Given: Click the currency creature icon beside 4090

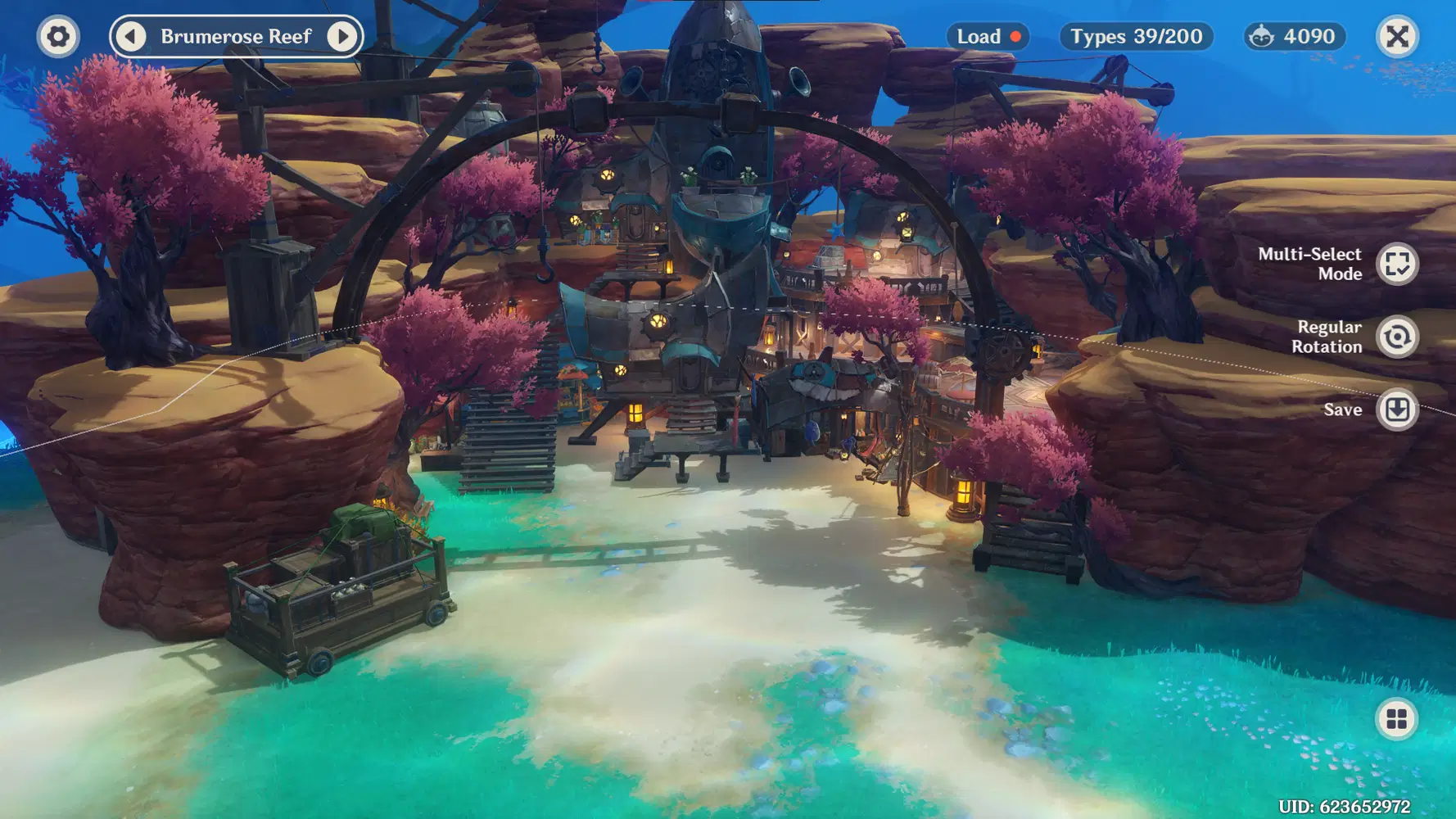Looking at the screenshot, I should [1263, 36].
